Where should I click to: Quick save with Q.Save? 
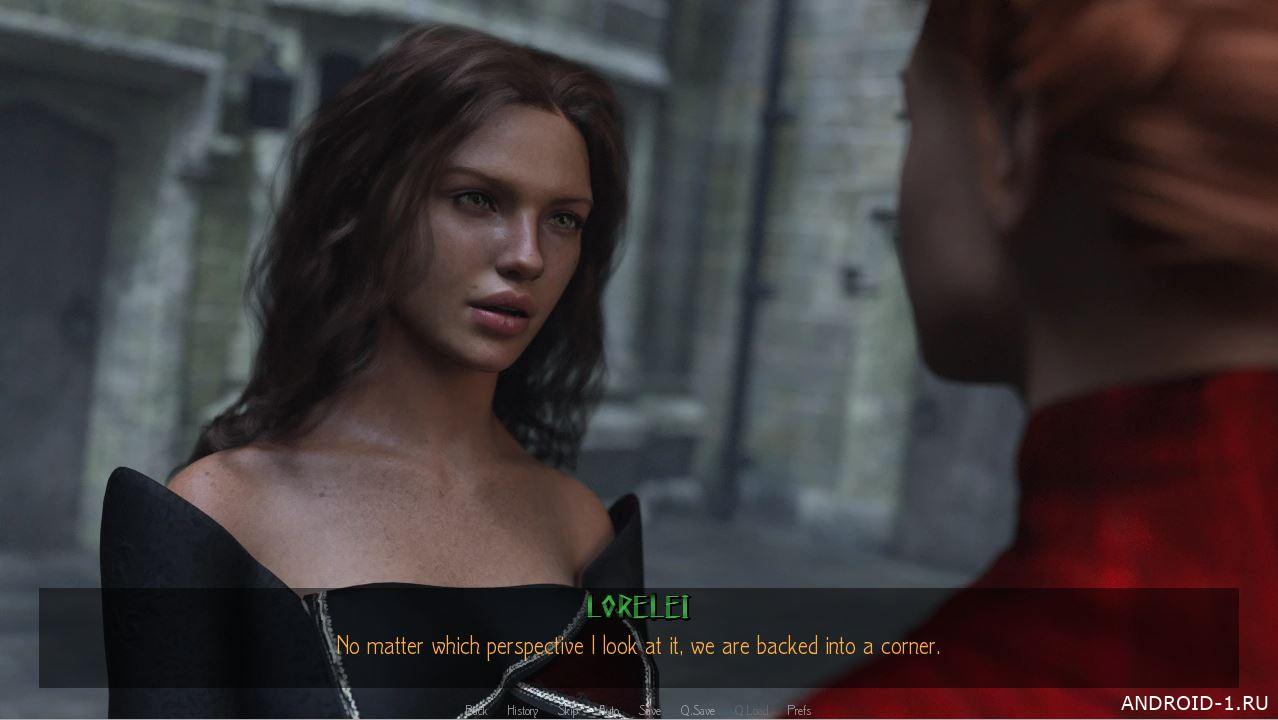click(x=697, y=711)
